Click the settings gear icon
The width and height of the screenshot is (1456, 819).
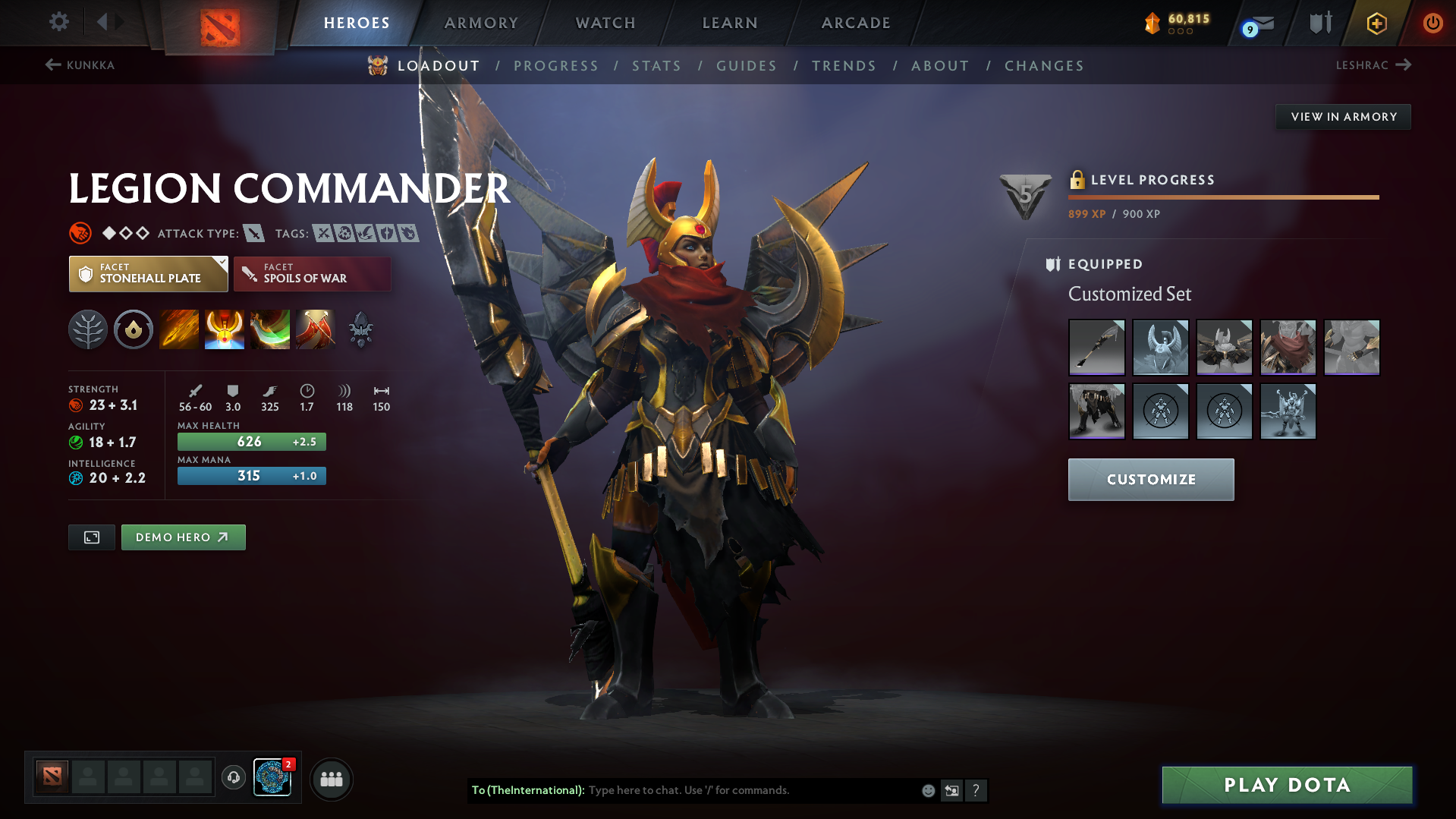(59, 22)
